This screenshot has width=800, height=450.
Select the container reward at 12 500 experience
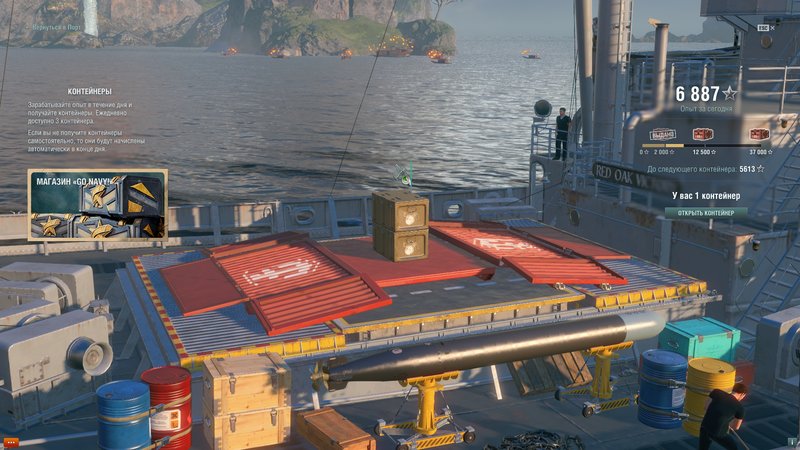click(x=702, y=134)
